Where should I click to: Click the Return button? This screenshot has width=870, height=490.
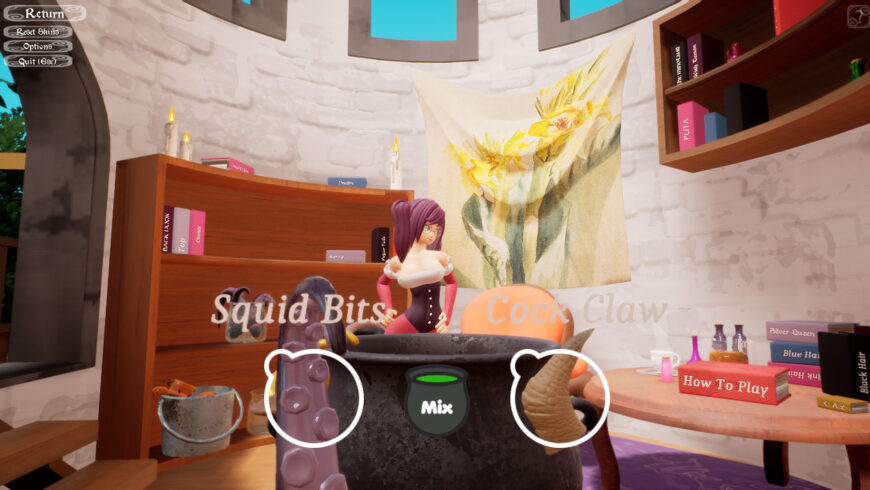(x=43, y=14)
